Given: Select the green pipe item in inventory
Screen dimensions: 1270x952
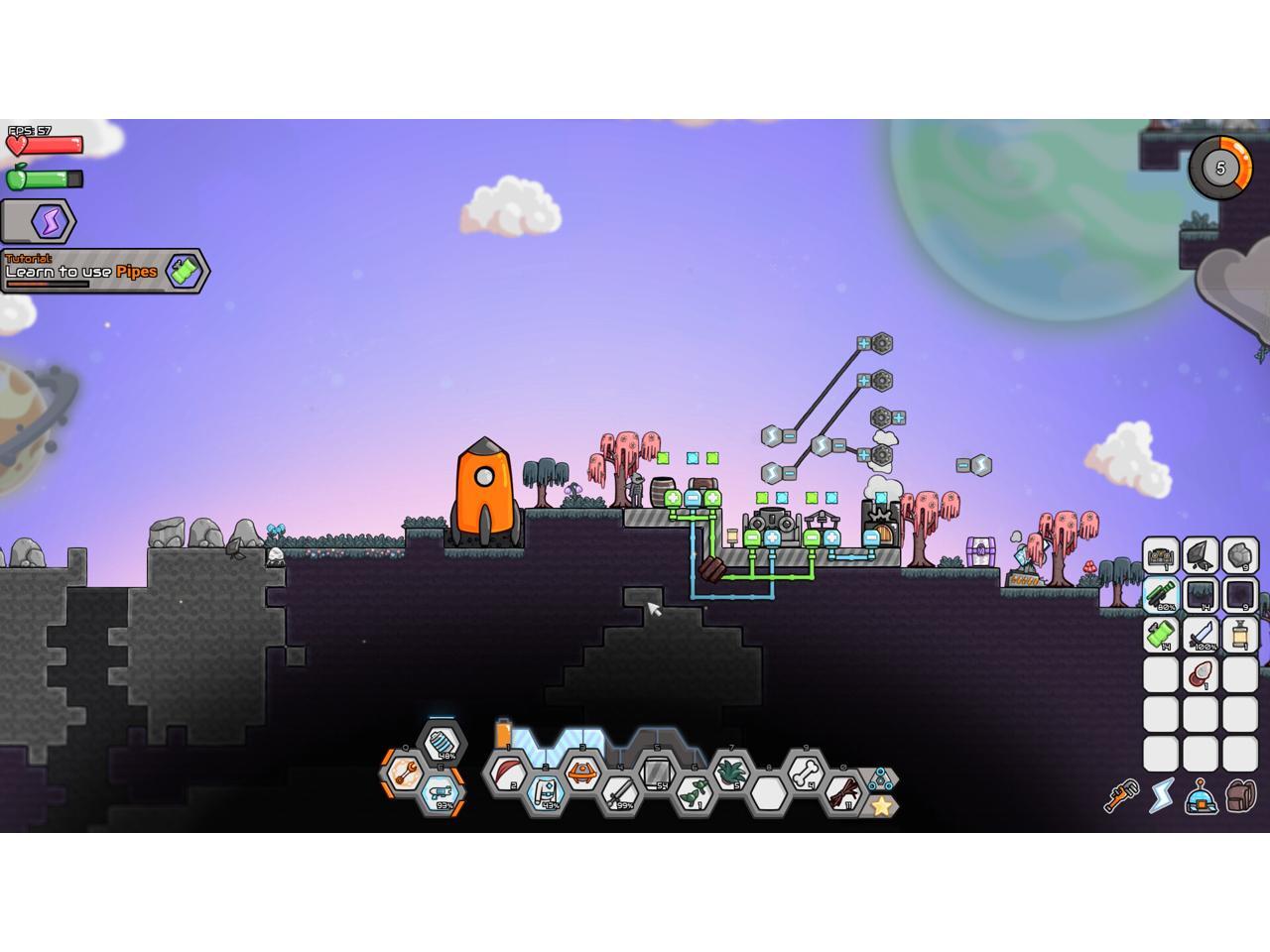Looking at the screenshot, I should pyautogui.click(x=1161, y=635).
